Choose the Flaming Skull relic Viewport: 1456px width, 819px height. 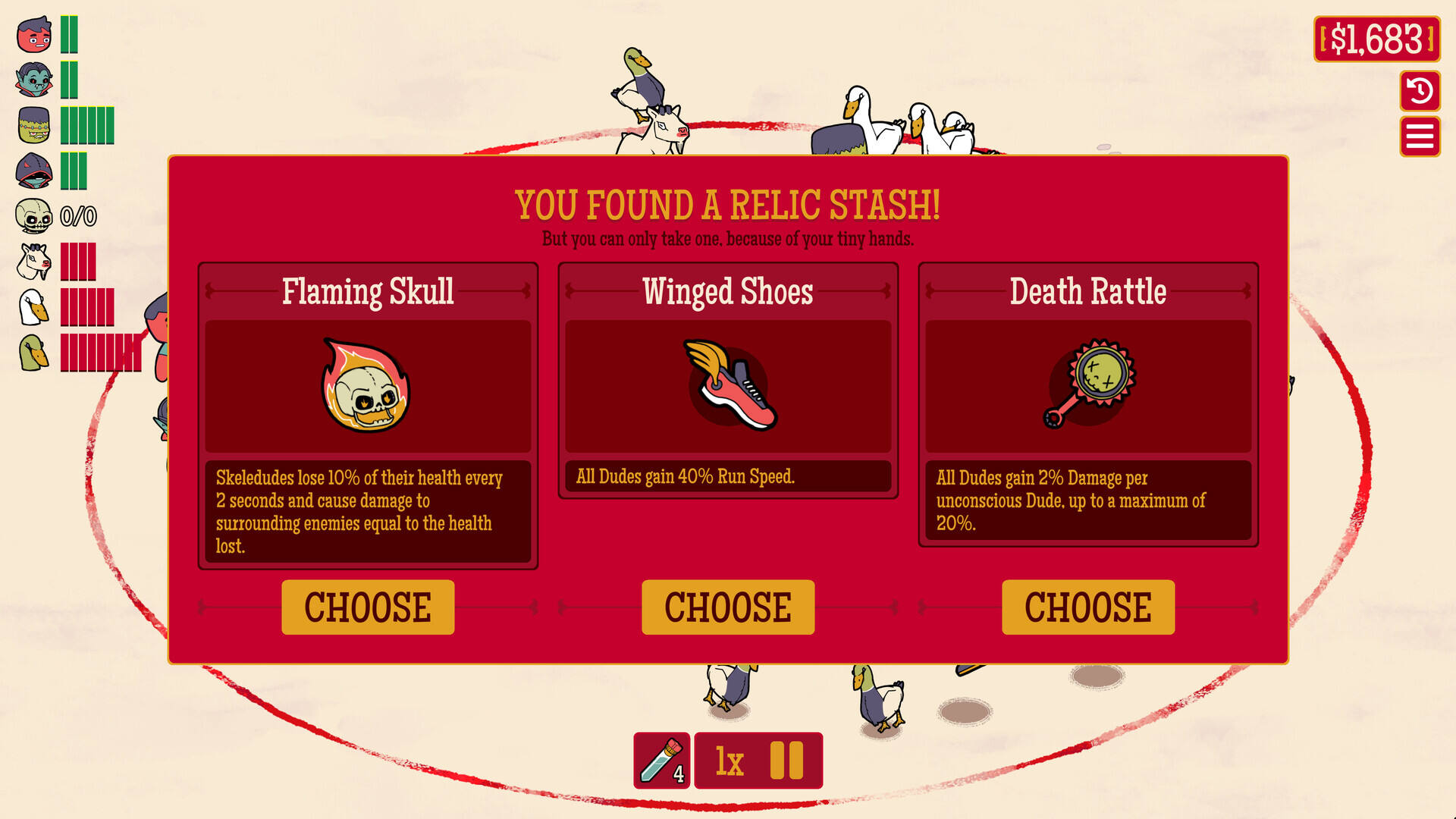(x=368, y=607)
